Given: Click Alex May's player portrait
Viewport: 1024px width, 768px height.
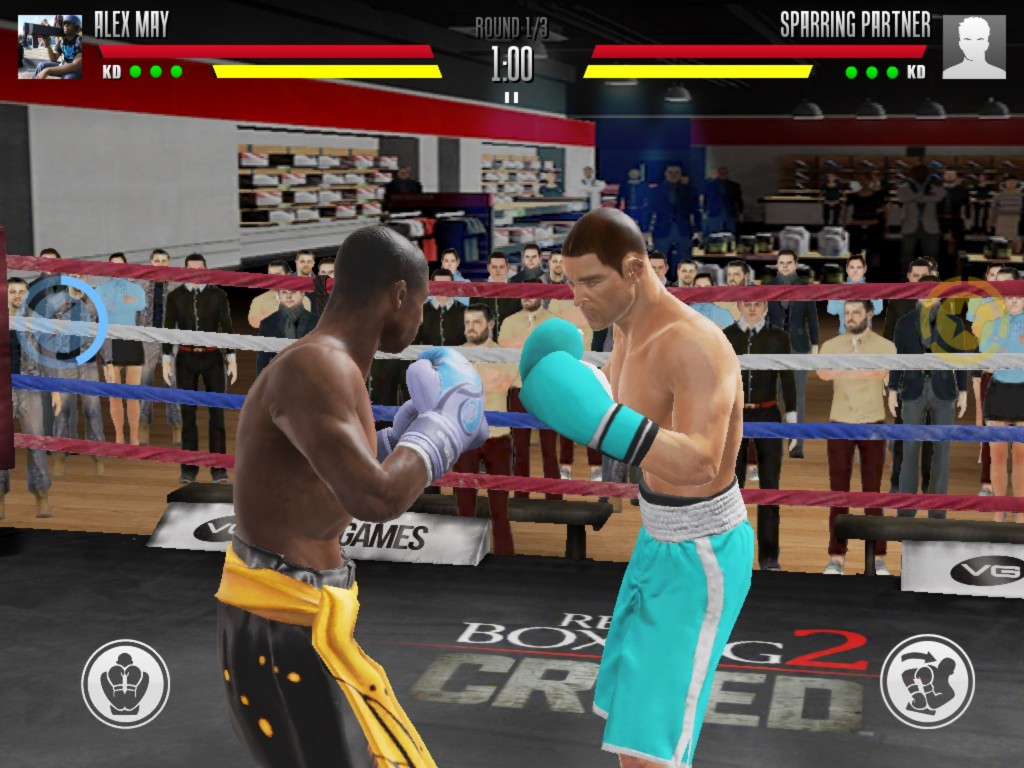Looking at the screenshot, I should click(x=50, y=47).
